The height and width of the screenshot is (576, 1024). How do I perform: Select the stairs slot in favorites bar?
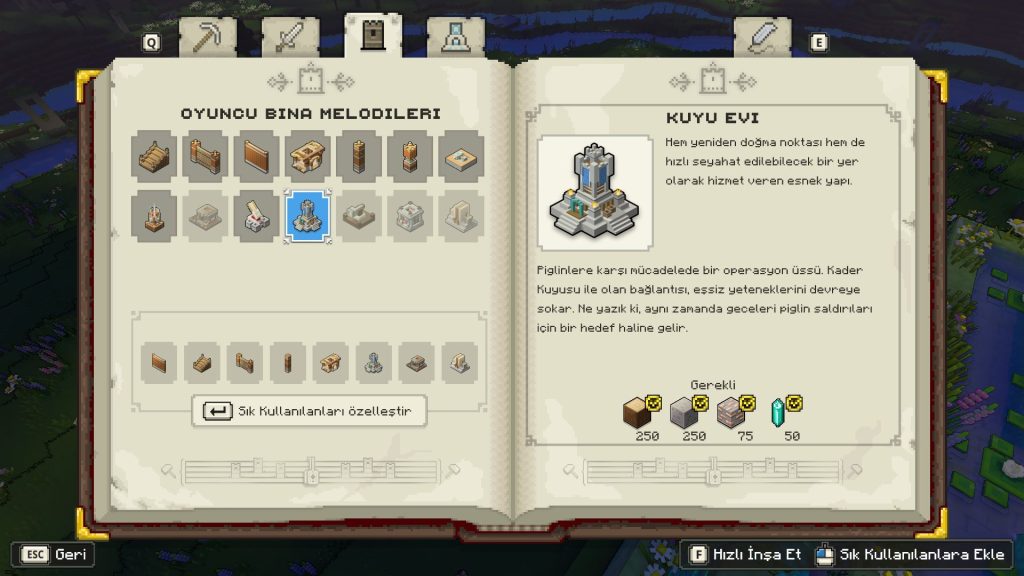coord(203,363)
